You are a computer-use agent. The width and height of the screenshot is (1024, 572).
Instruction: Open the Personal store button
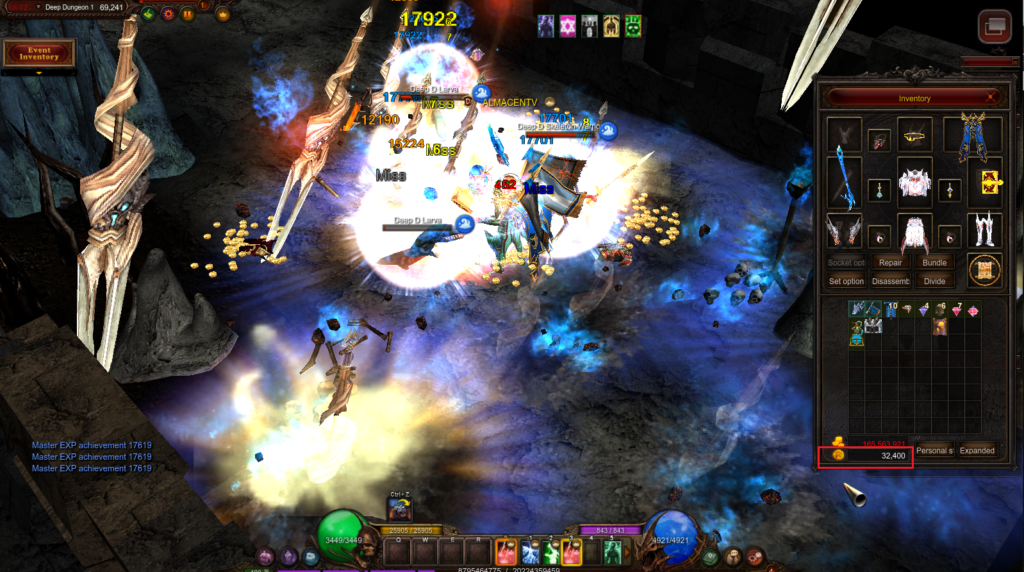pos(933,450)
